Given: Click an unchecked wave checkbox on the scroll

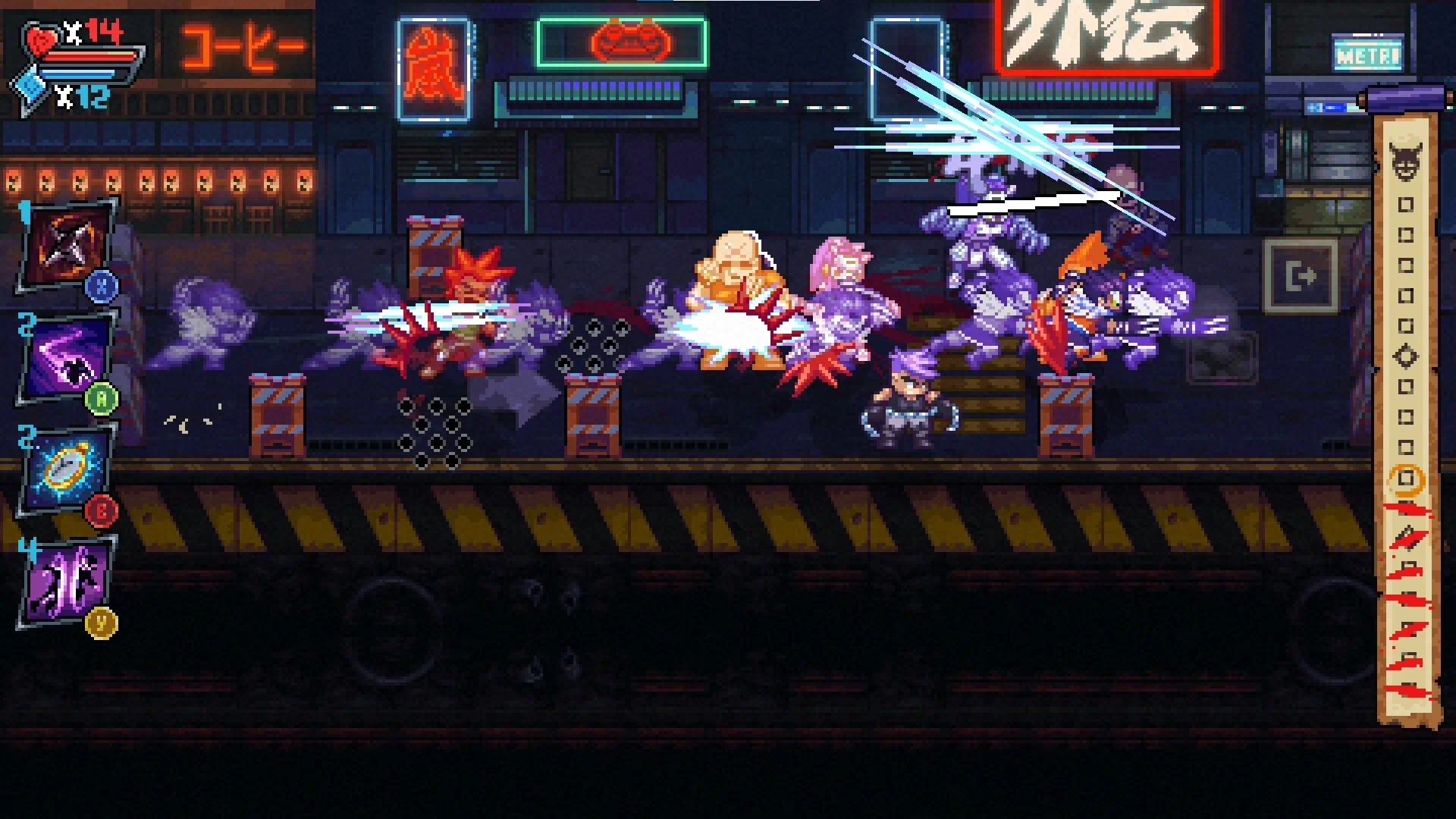Looking at the screenshot, I should coord(1407,206).
